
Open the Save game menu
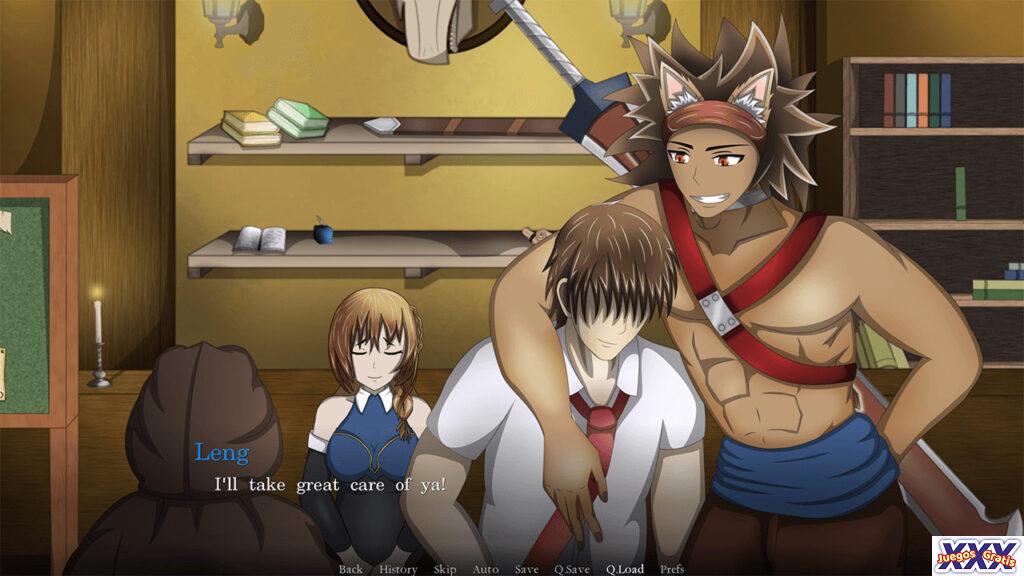526,569
